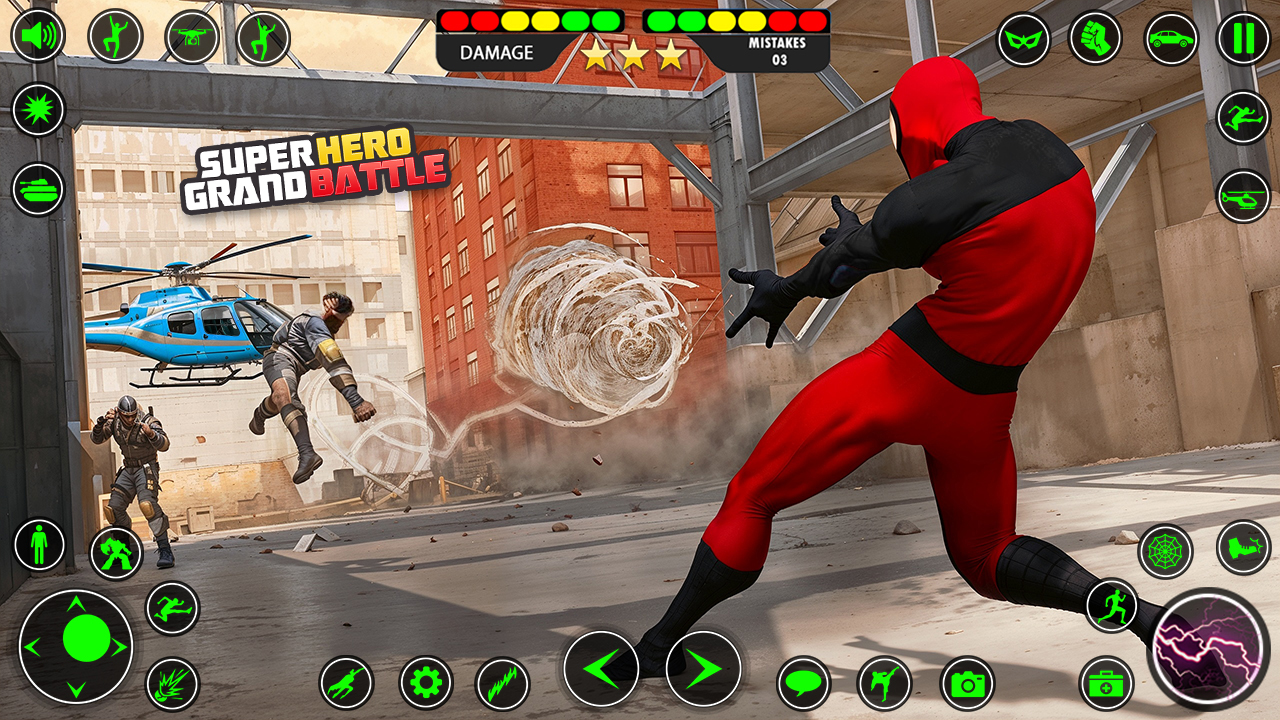Viewport: 1280px width, 720px height.
Task: Use the first aid medkit
Action: [x=1106, y=683]
